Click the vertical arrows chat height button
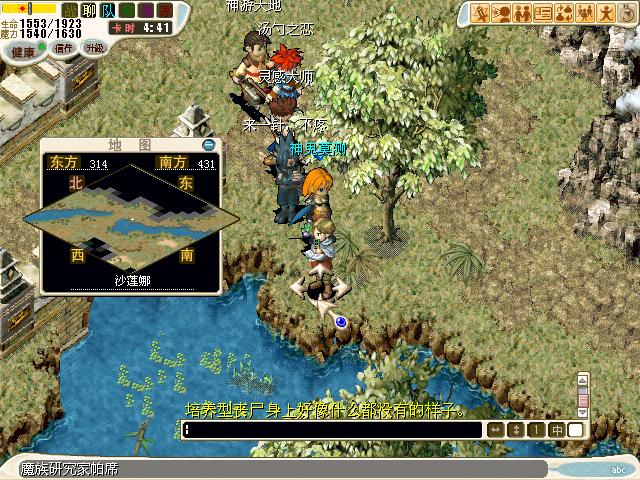Image resolution: width=640 pixels, height=480 pixels. pyautogui.click(x=516, y=429)
